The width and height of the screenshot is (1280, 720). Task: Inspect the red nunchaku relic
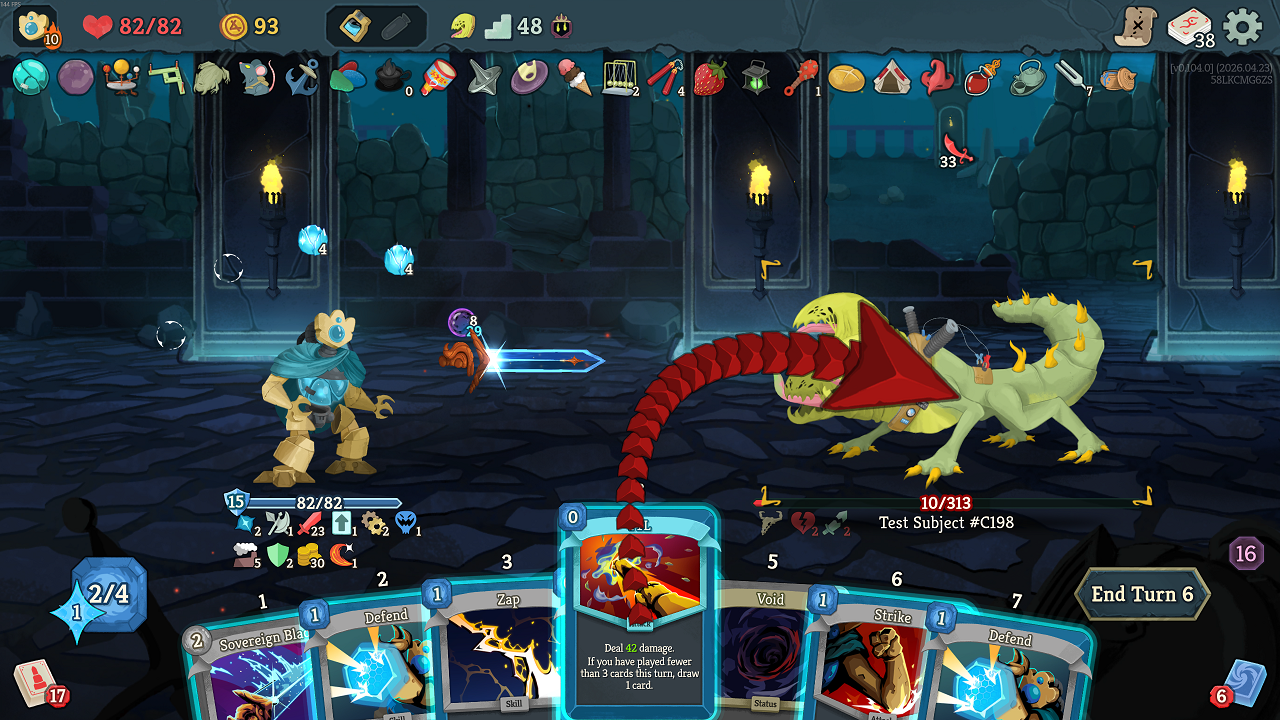pyautogui.click(x=664, y=77)
